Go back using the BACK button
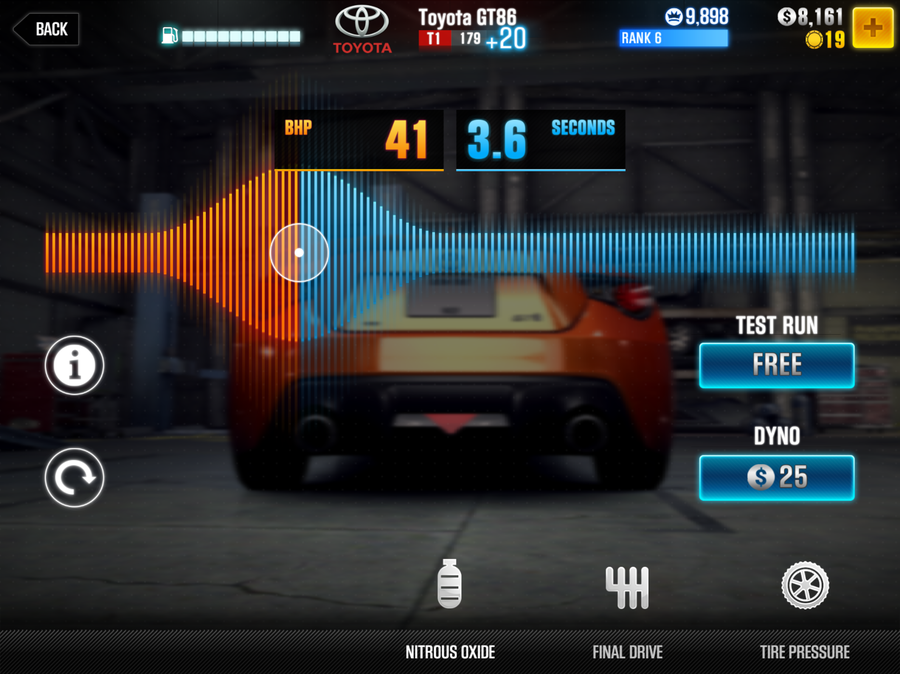Viewport: 900px width, 674px height. [46, 29]
